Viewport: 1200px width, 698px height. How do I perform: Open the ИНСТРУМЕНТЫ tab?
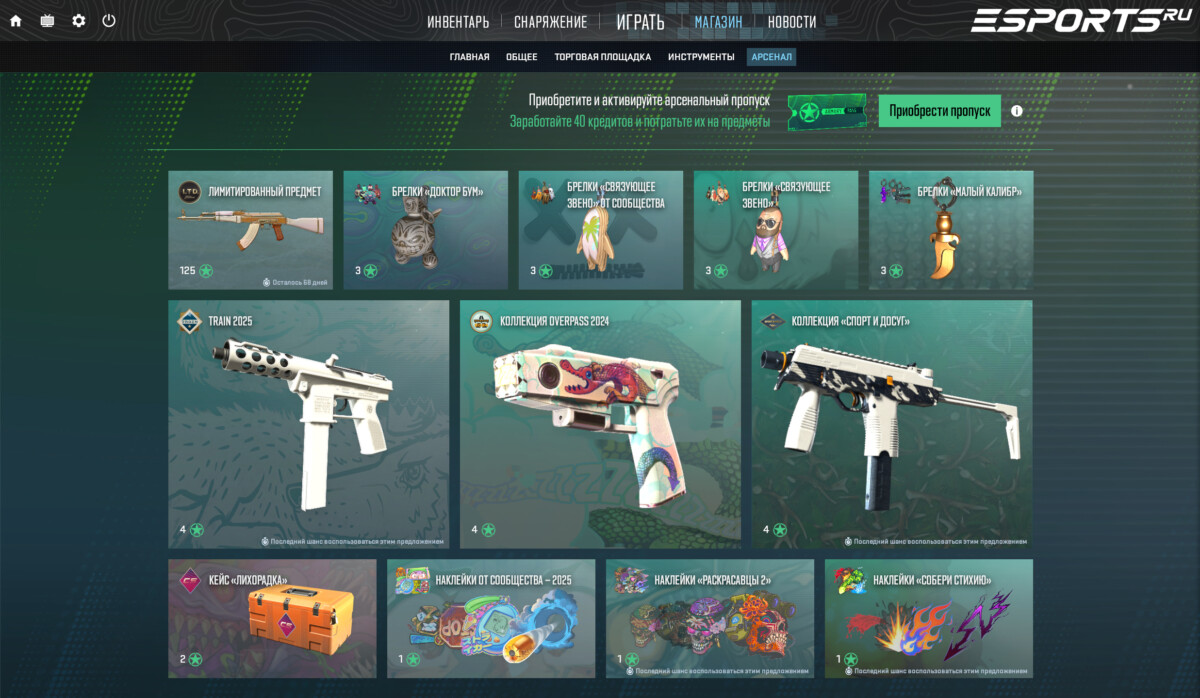pyautogui.click(x=701, y=57)
